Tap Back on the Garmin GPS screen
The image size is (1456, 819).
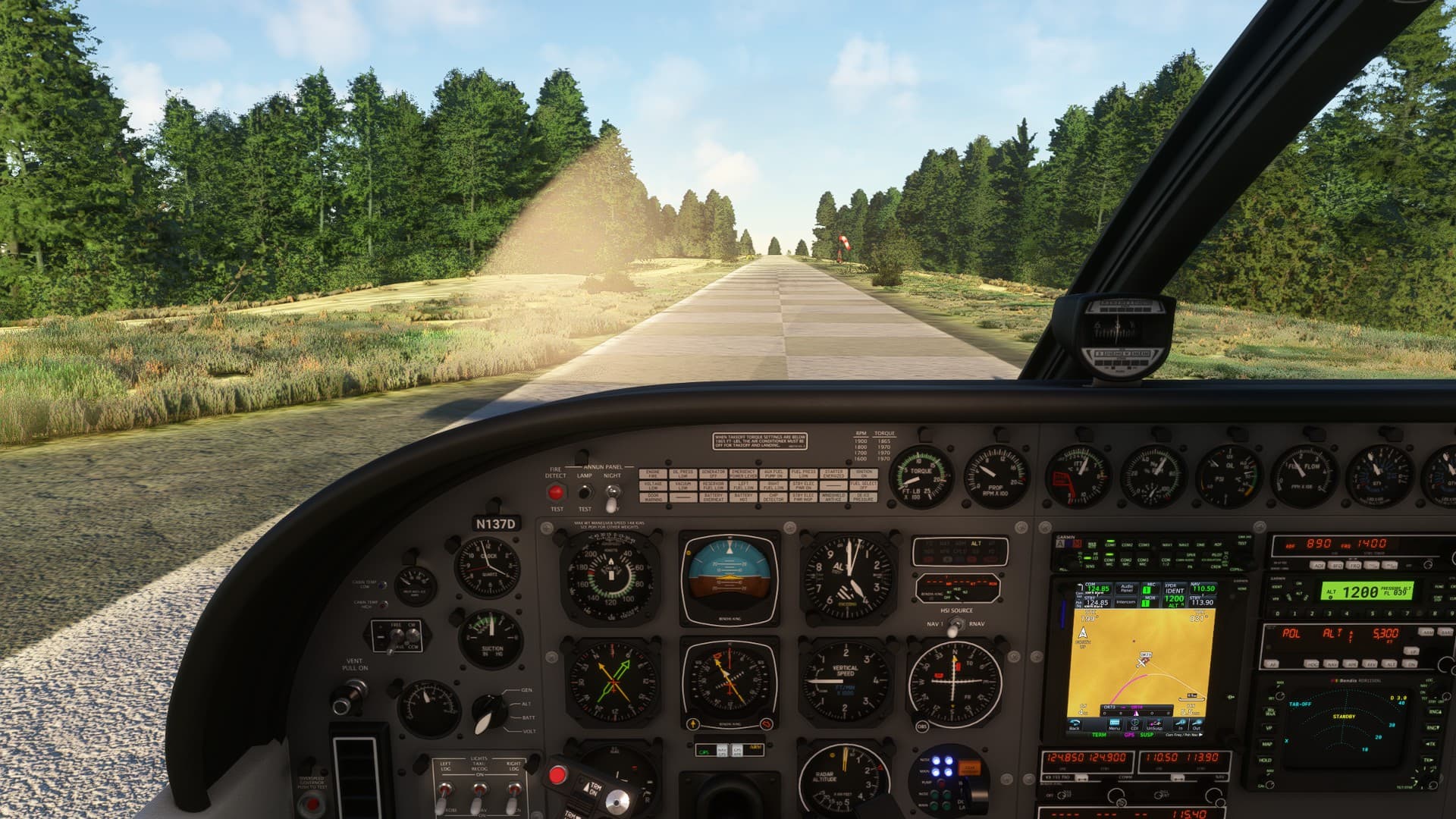pos(1075,725)
